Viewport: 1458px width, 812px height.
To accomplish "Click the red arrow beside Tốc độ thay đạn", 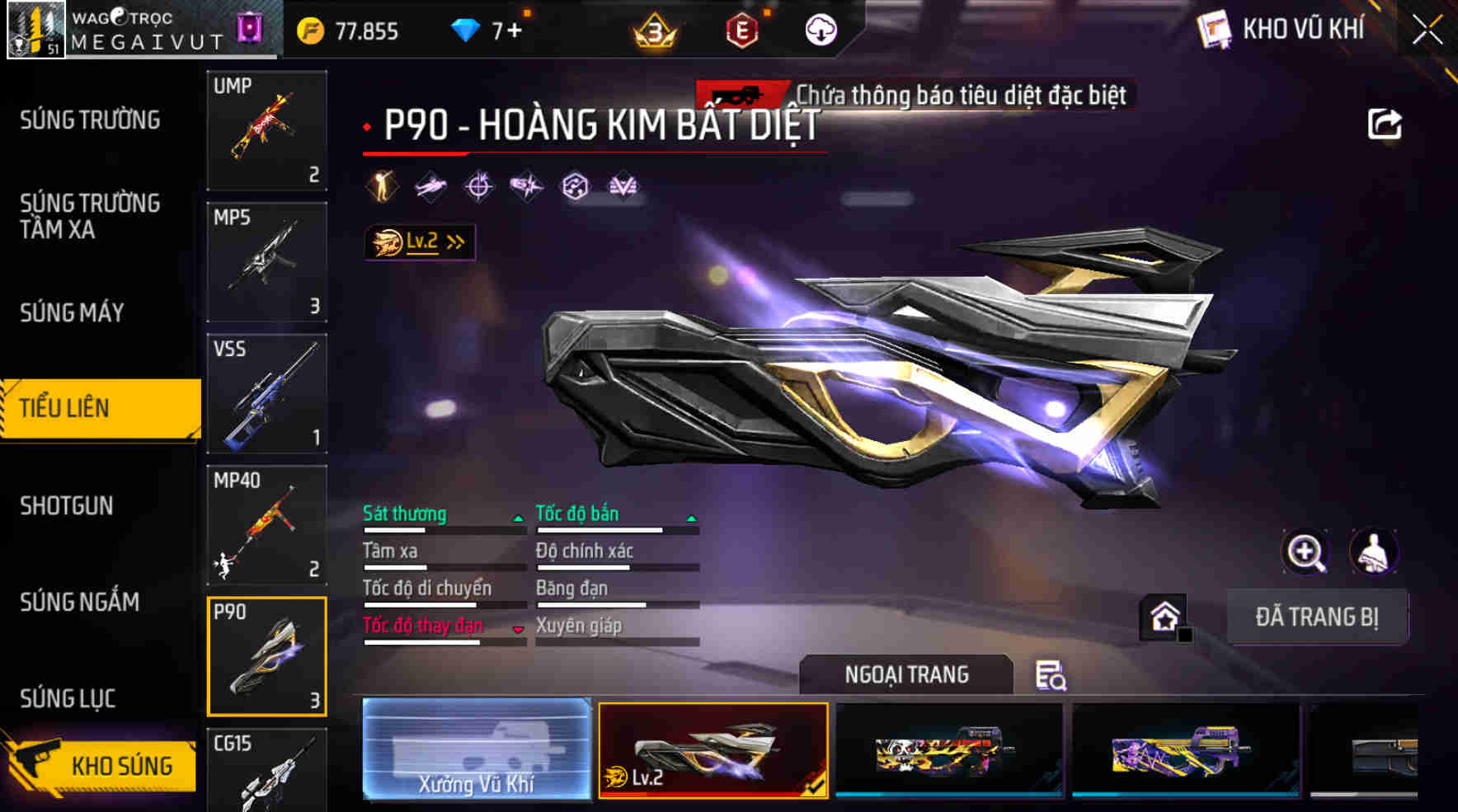I will [519, 627].
